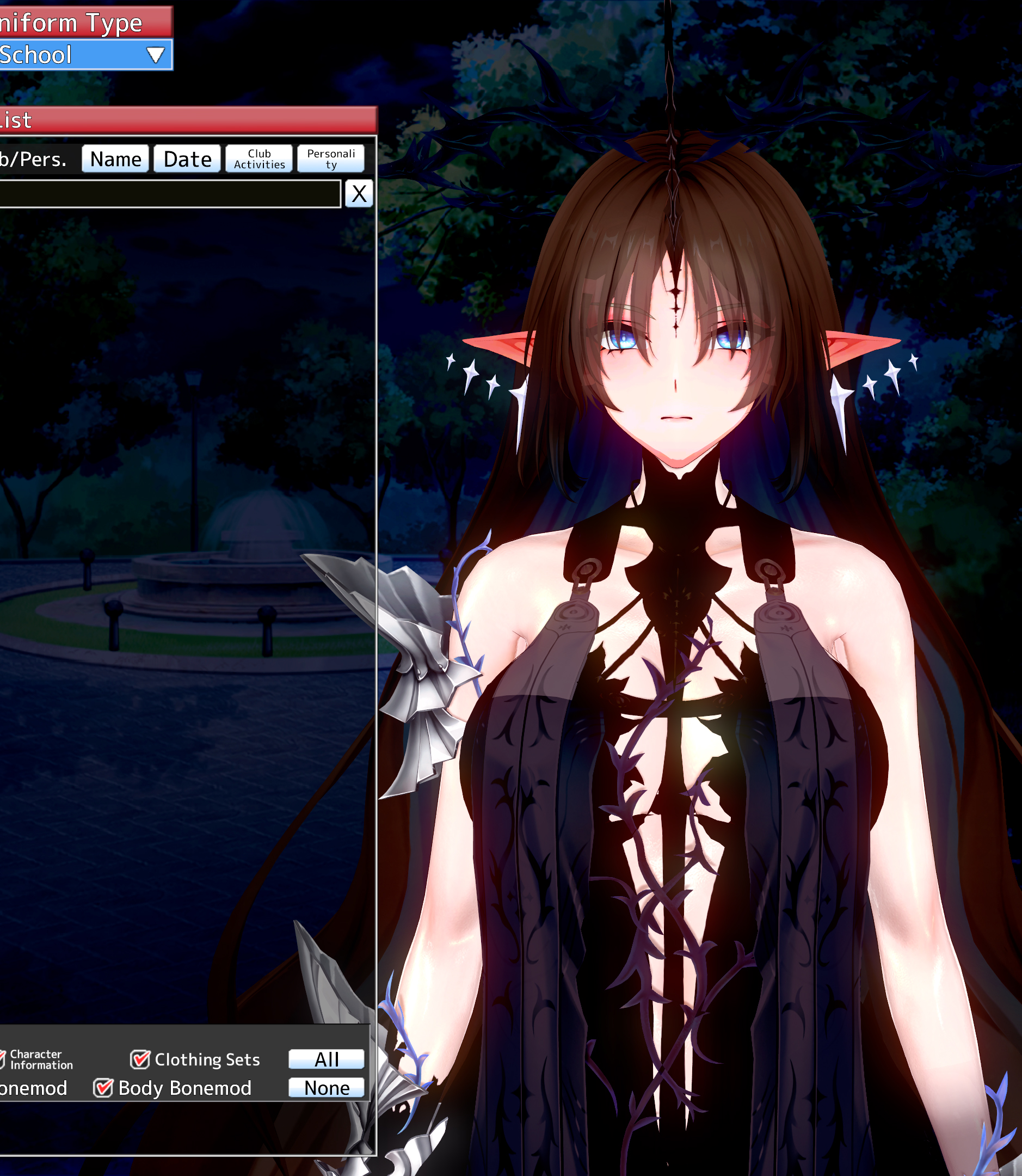
Task: Sort the list by Date
Action: coord(187,158)
